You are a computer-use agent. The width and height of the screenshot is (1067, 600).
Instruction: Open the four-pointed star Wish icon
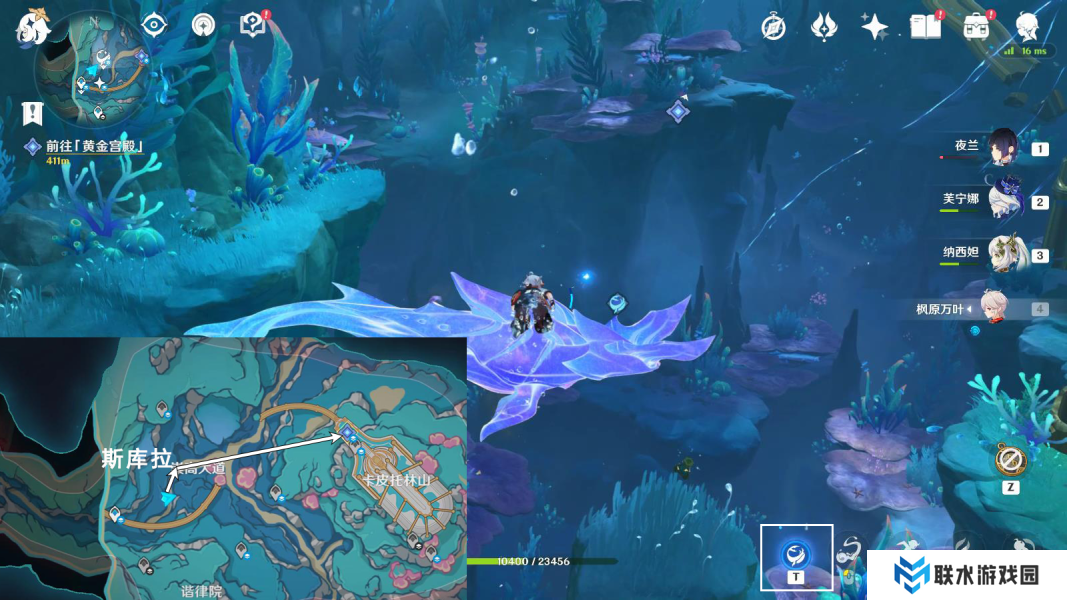point(875,27)
